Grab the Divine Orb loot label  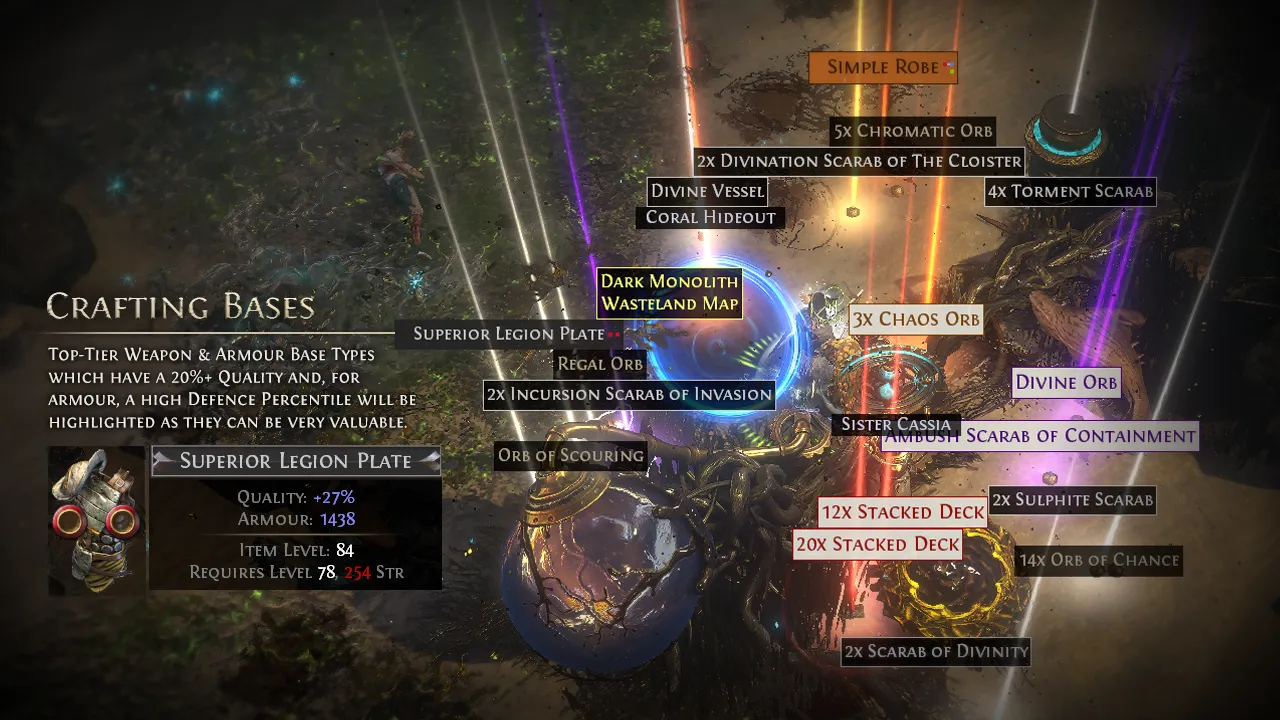(1066, 382)
